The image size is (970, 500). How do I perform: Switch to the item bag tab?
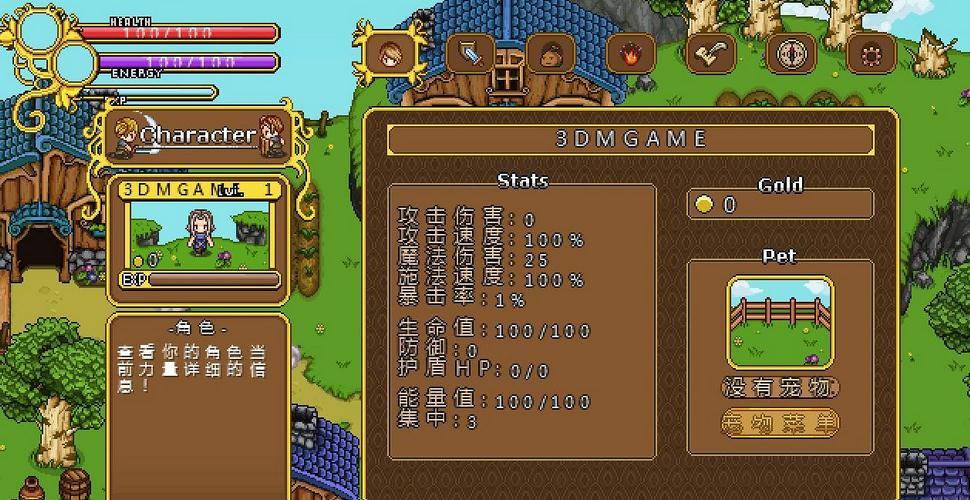(550, 53)
